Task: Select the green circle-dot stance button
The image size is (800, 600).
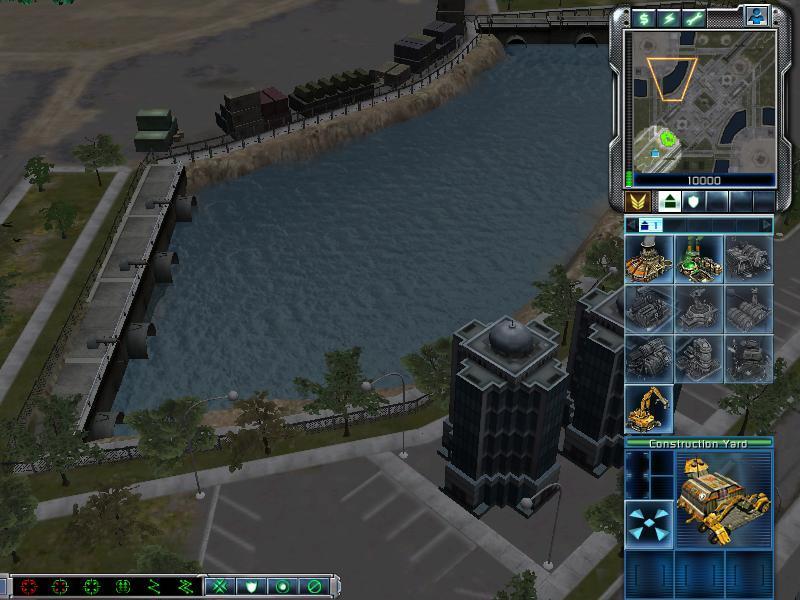Action: [283, 586]
